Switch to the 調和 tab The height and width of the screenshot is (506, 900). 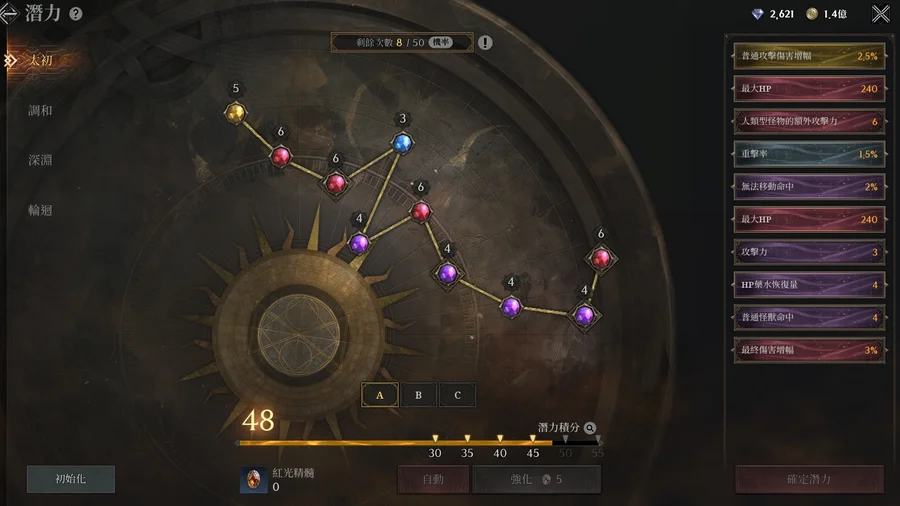41,110
